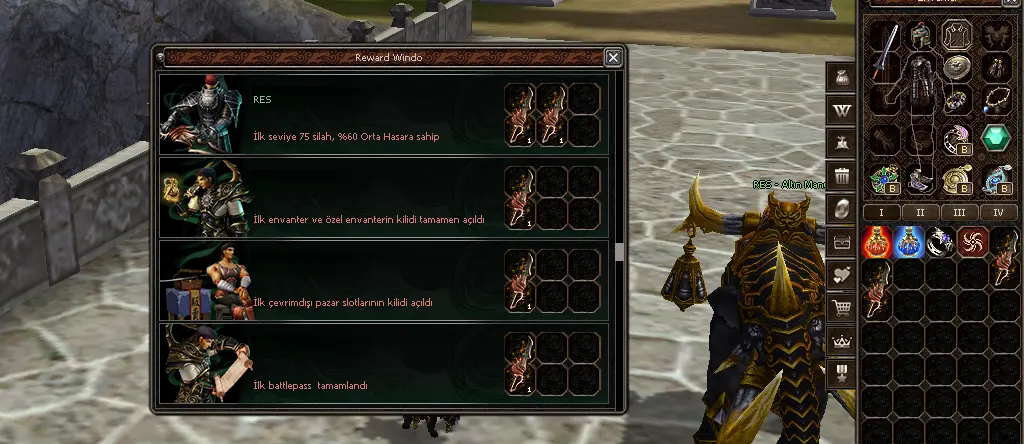Image resolution: width=1024 pixels, height=444 pixels.
Task: Click the equipped sword weapon slot
Action: (883, 51)
